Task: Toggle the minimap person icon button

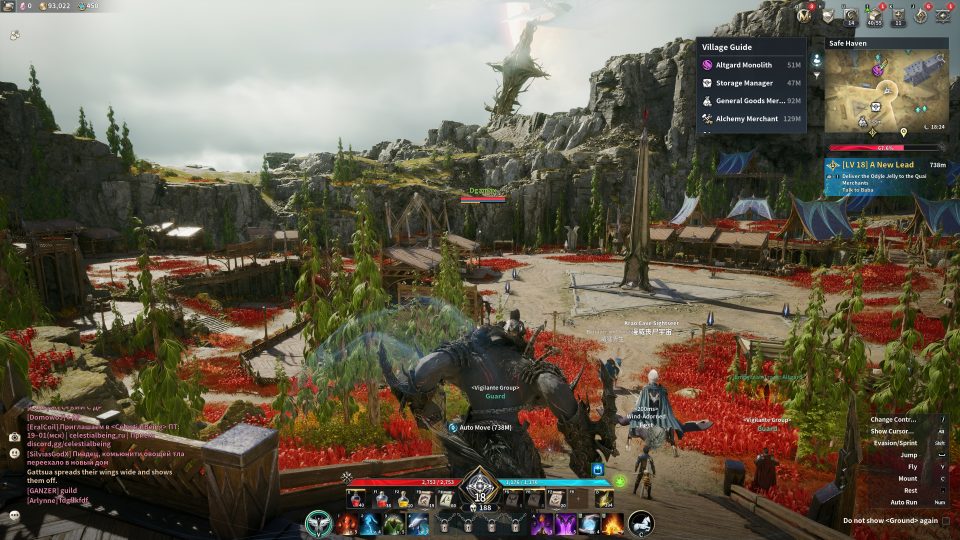Action: 816,60
